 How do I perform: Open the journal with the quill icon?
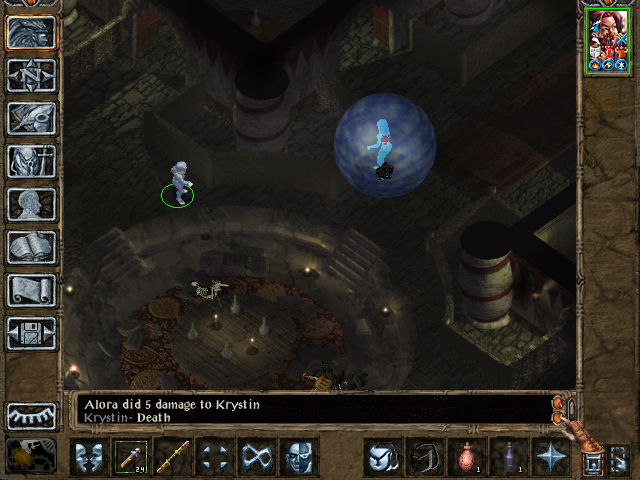point(32,118)
